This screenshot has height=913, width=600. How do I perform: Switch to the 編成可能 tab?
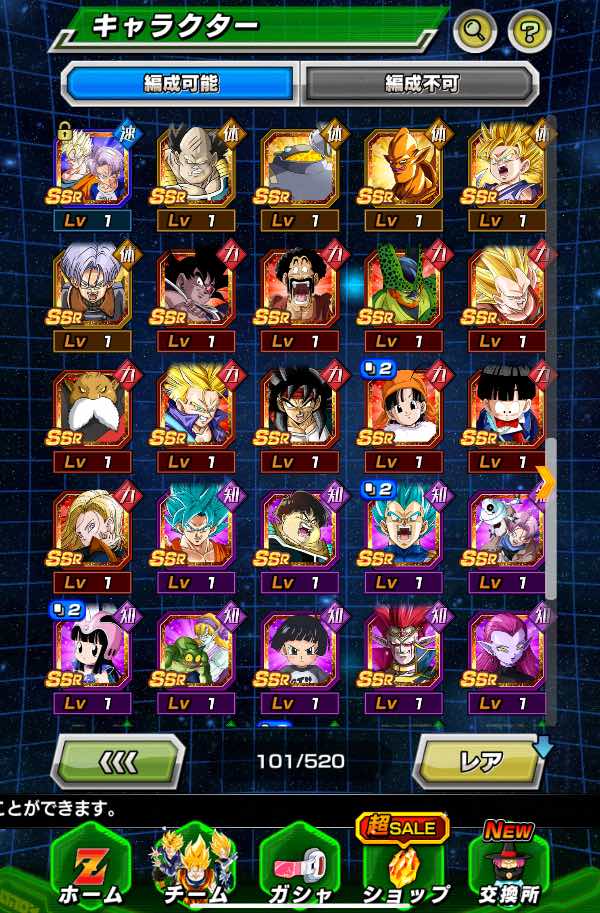(x=180, y=84)
